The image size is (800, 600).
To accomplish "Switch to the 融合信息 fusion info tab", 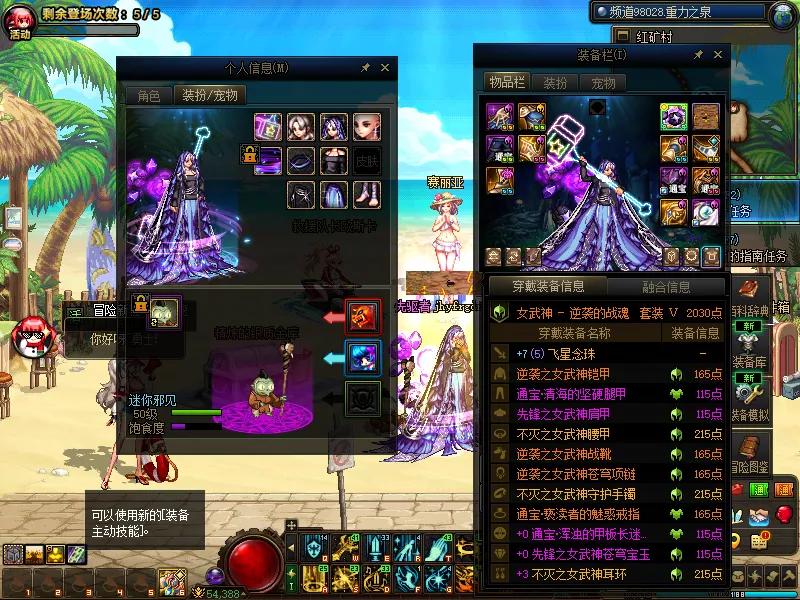I will [666, 287].
